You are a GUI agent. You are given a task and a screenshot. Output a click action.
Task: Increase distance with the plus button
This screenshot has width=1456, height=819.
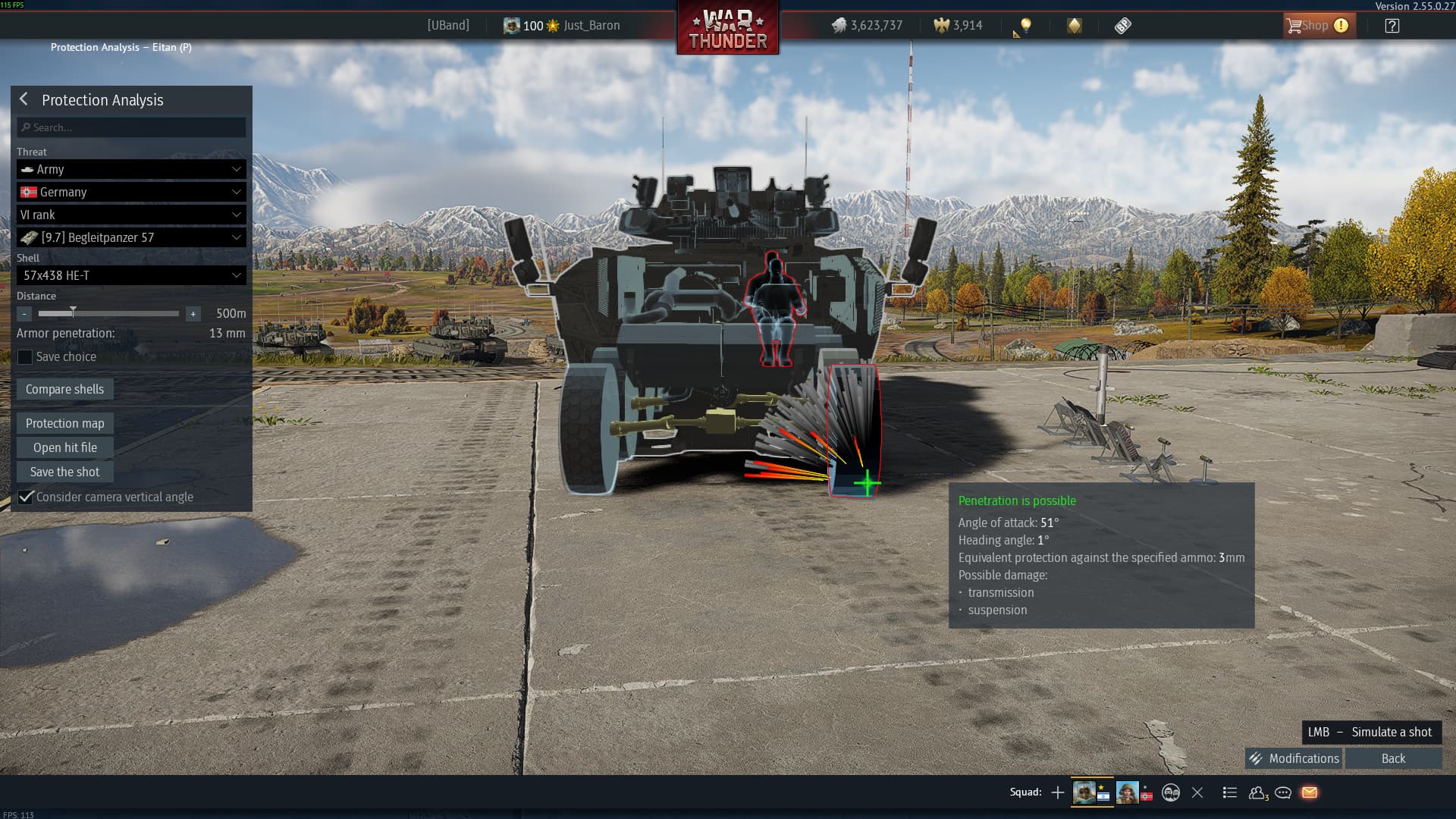(193, 314)
